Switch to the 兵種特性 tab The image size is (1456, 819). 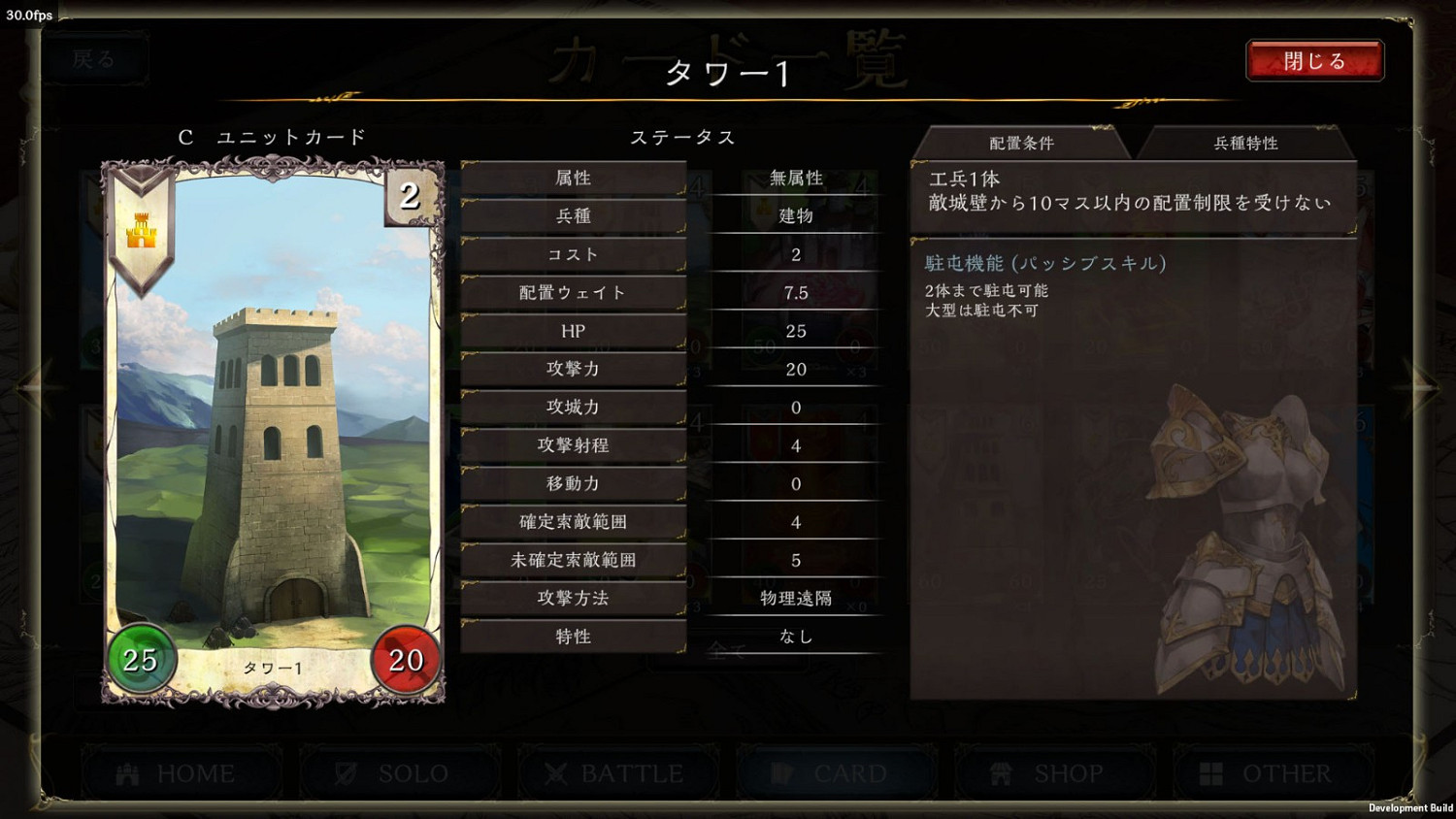tap(1245, 143)
